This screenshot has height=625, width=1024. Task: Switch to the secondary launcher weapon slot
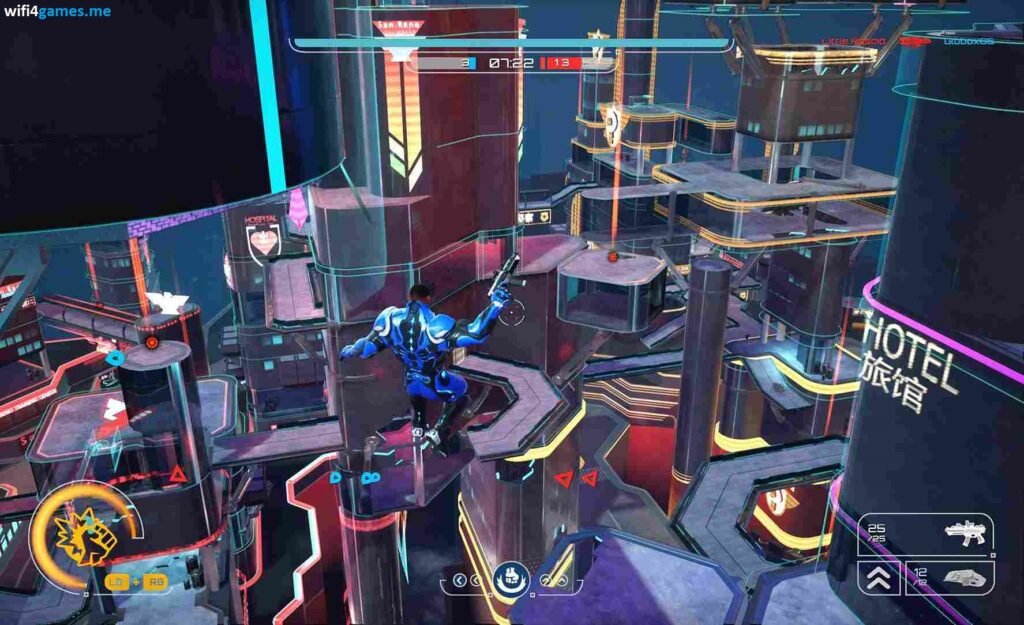tap(947, 577)
